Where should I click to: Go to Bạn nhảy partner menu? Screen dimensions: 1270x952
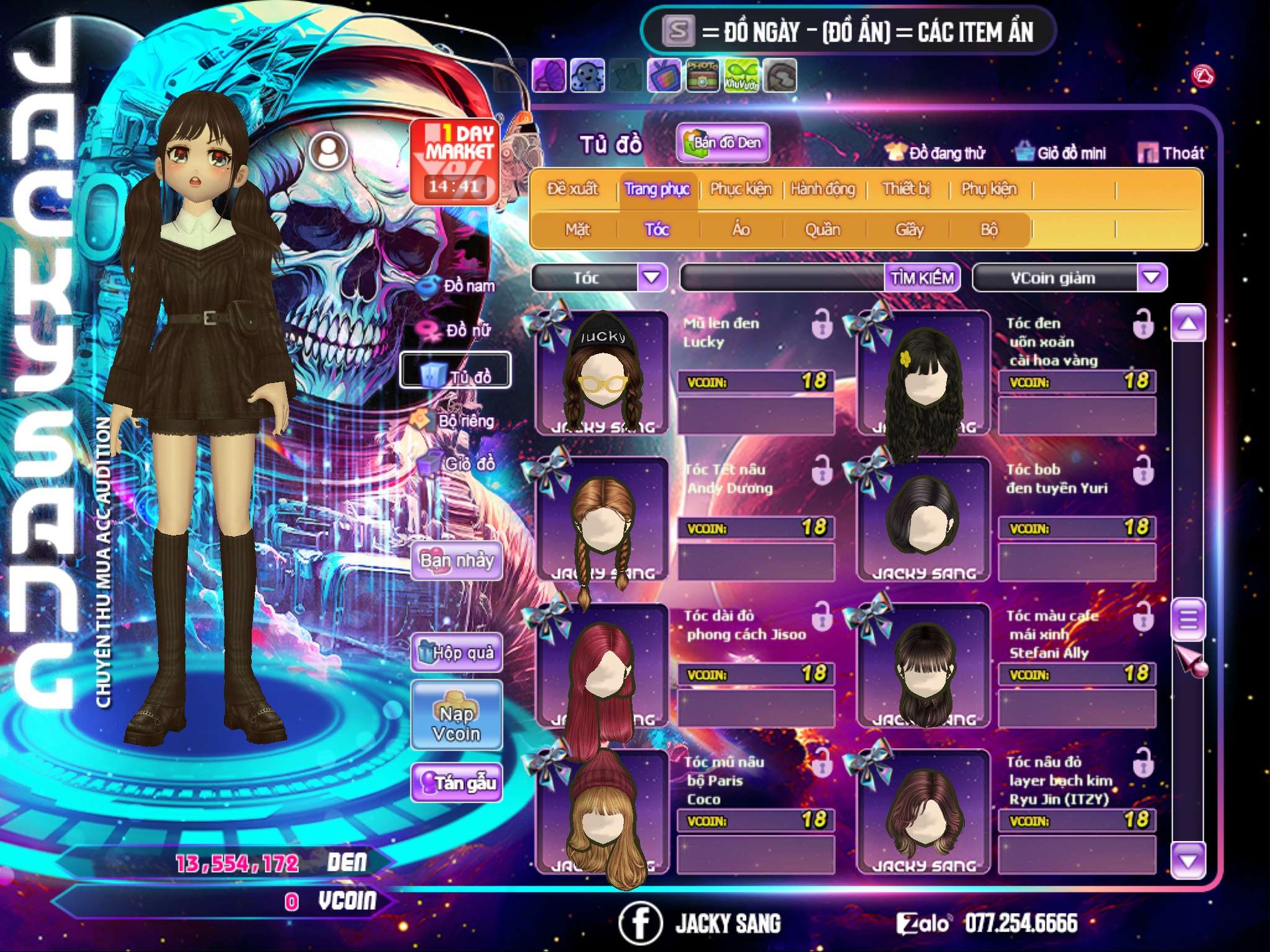pos(456,561)
